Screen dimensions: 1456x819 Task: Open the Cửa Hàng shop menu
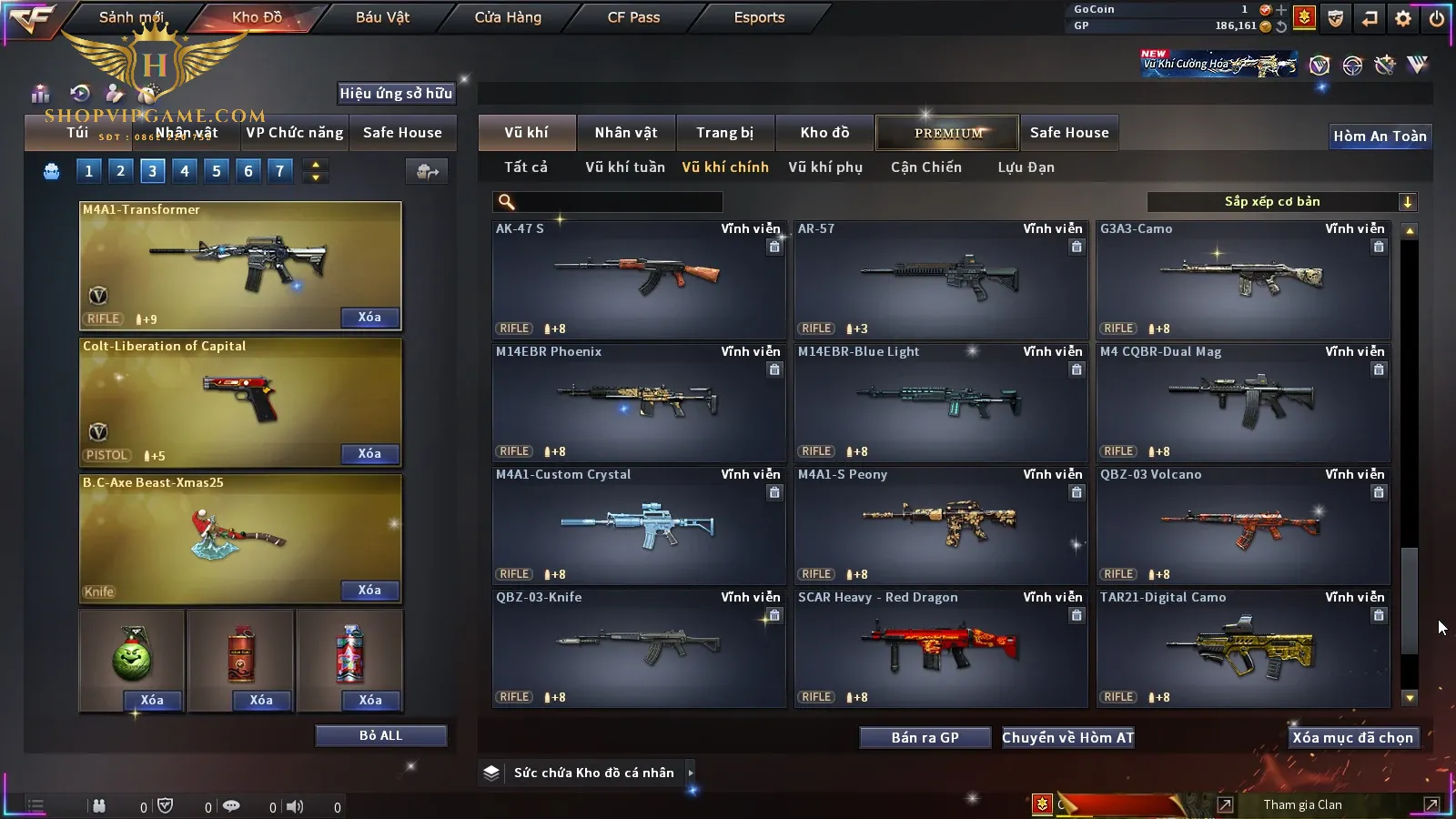508,17
